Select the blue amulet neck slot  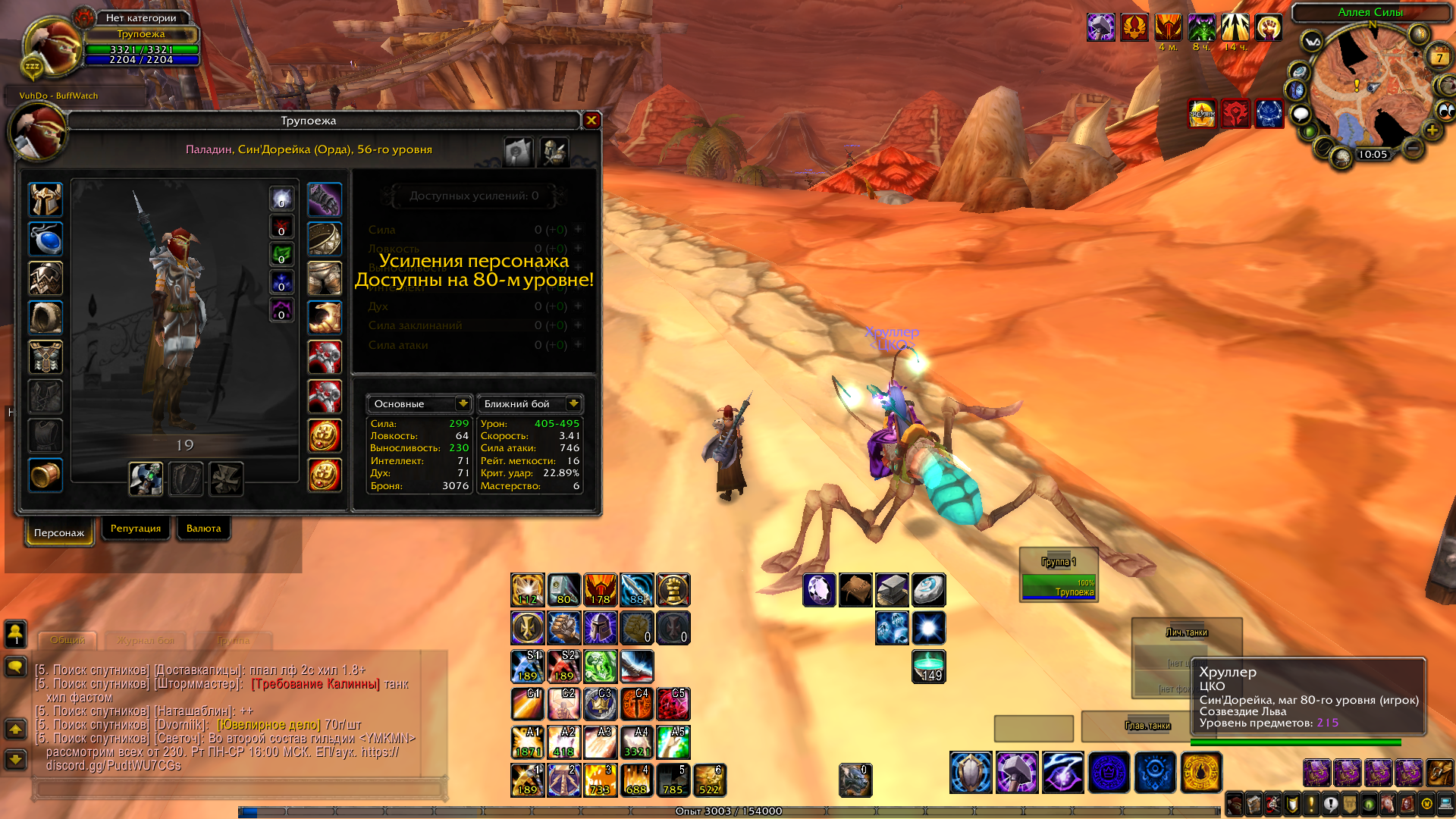45,240
